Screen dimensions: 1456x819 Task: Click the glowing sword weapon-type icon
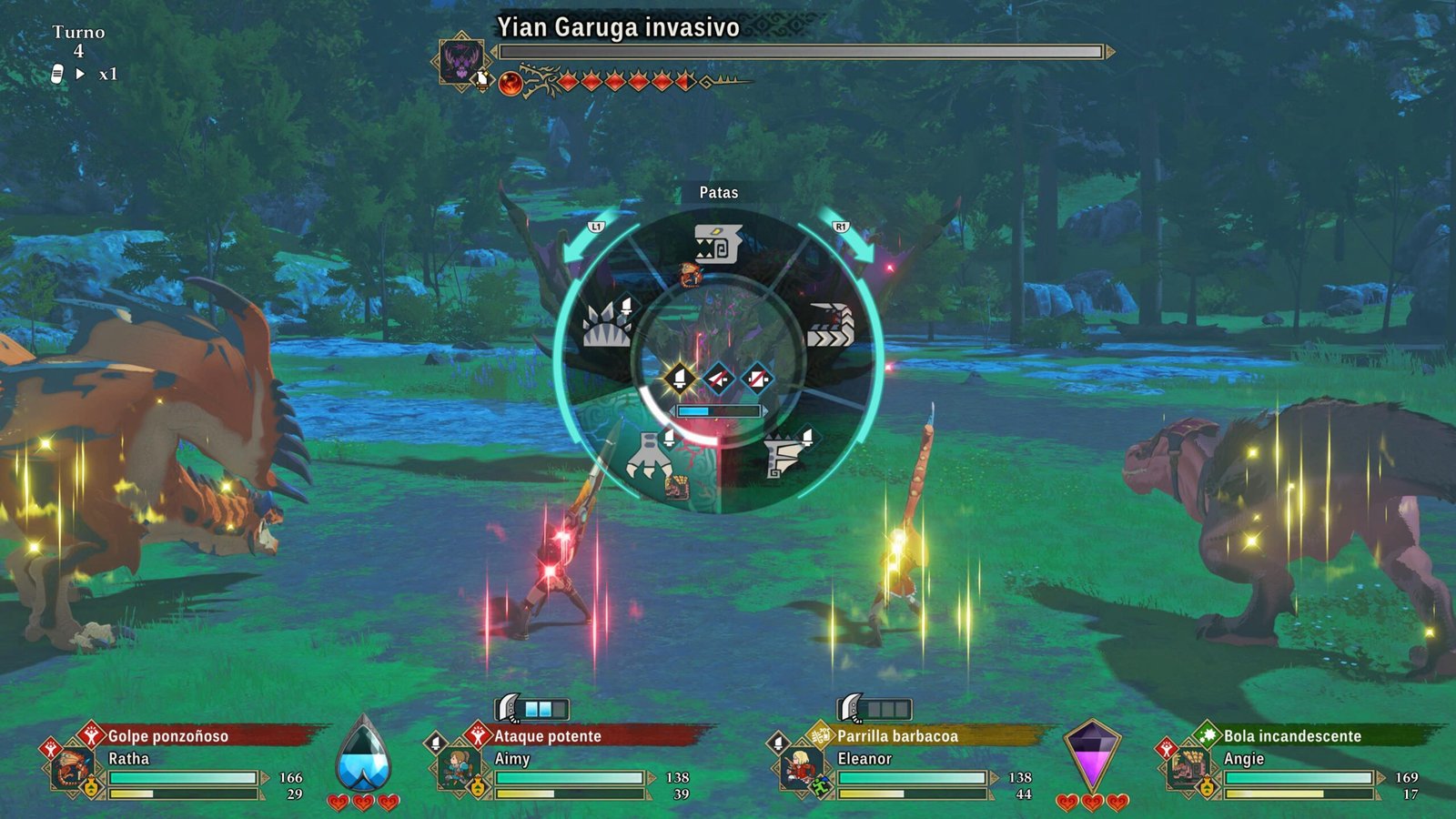(x=679, y=378)
